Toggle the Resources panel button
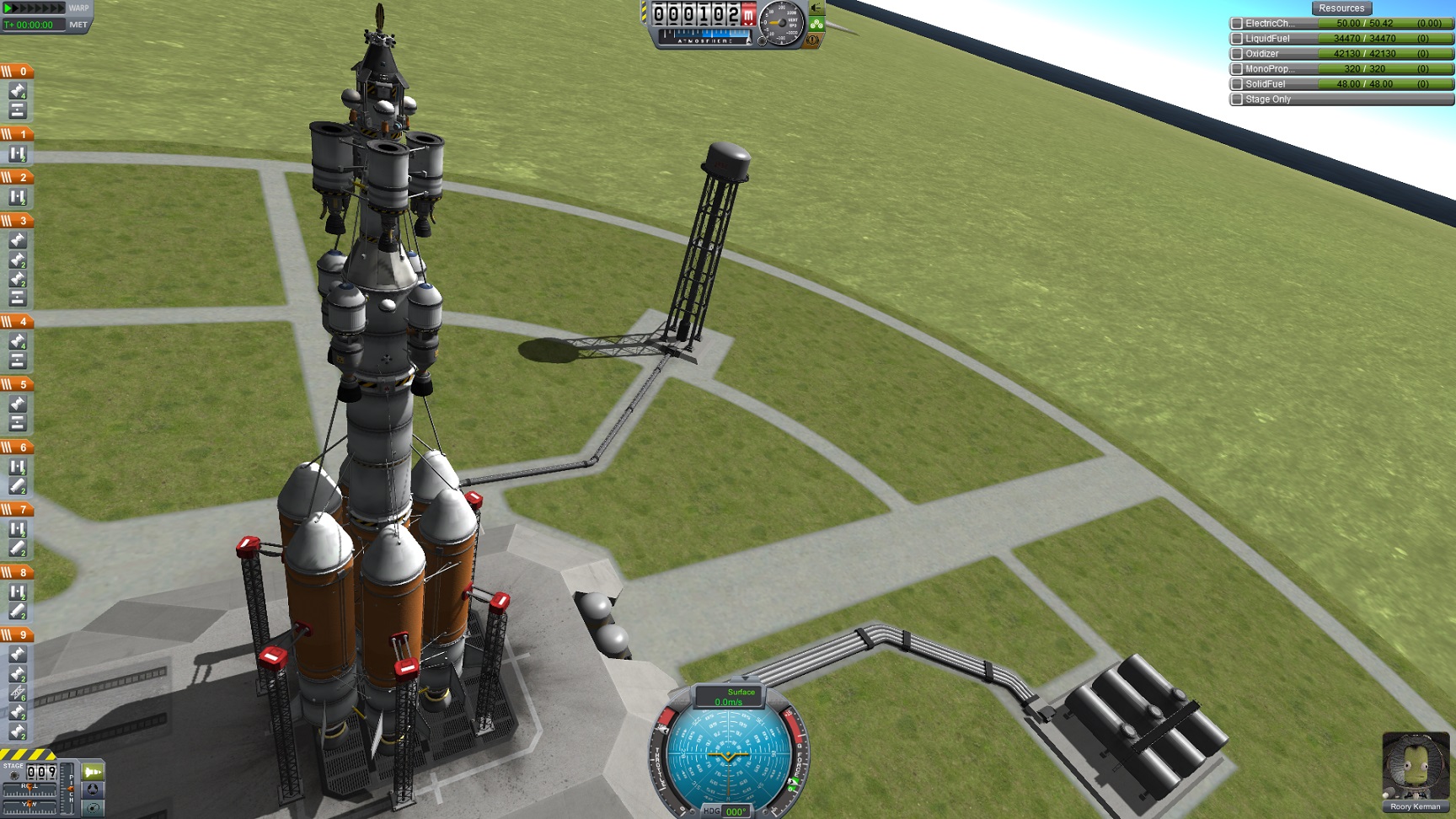Screen dimensions: 1456x819 (x=1341, y=8)
